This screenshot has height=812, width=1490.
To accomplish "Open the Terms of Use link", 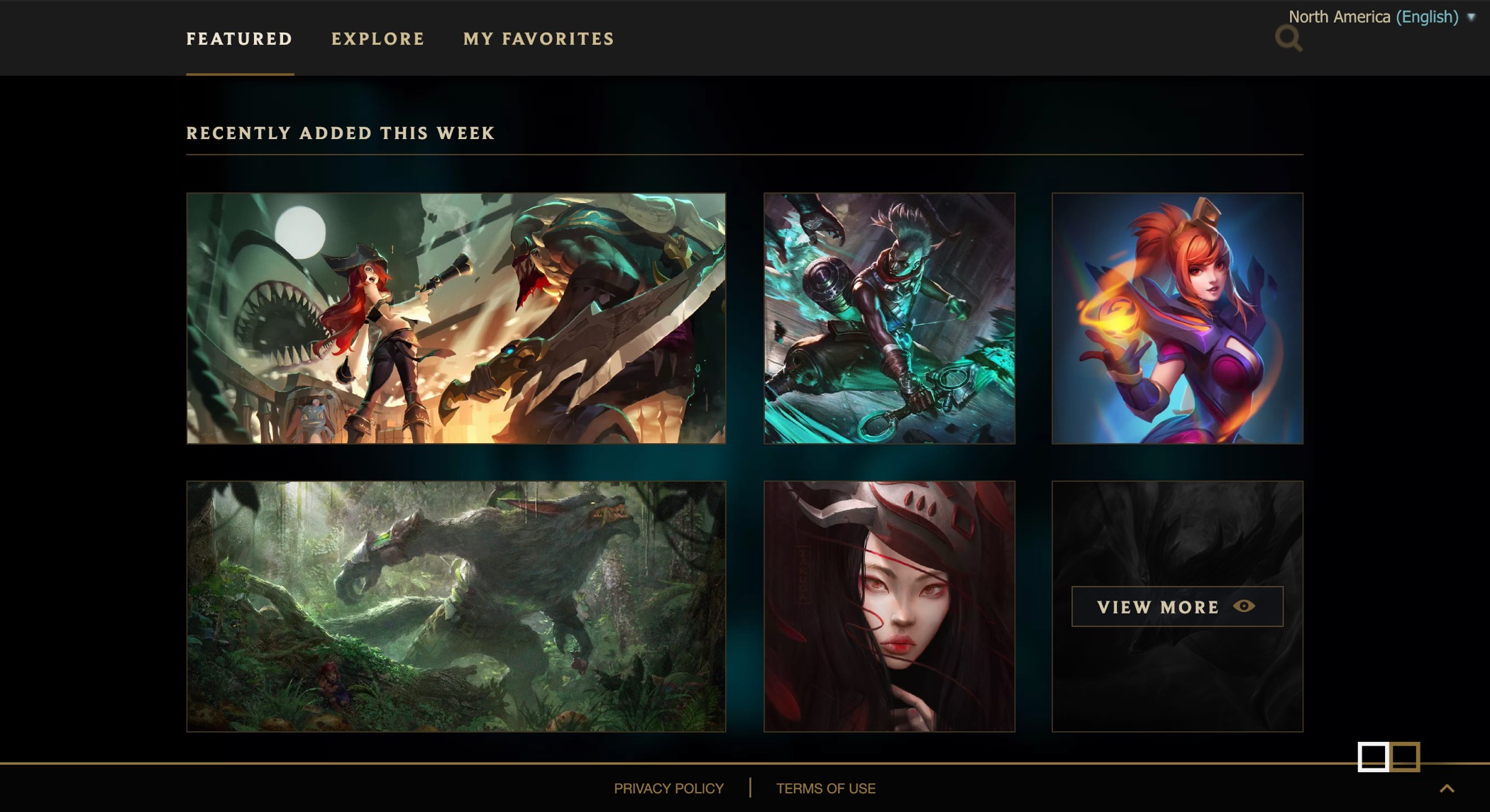I will click(825, 789).
